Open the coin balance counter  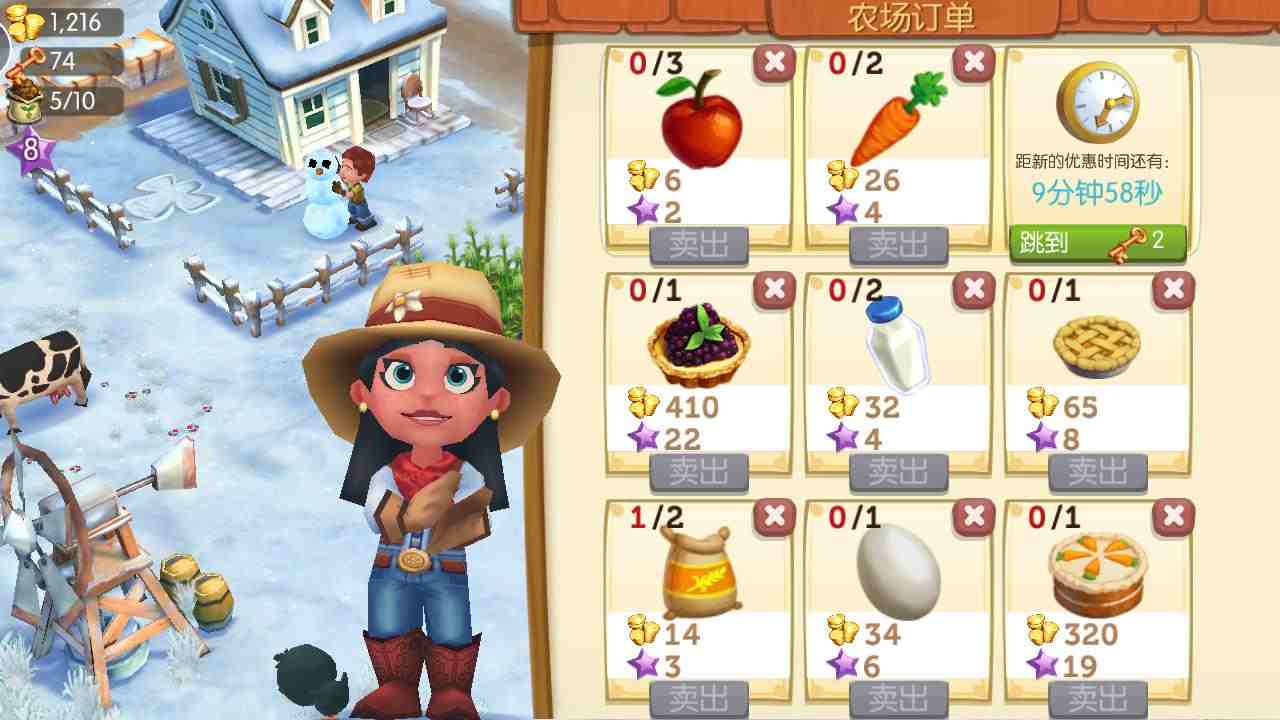coord(64,21)
